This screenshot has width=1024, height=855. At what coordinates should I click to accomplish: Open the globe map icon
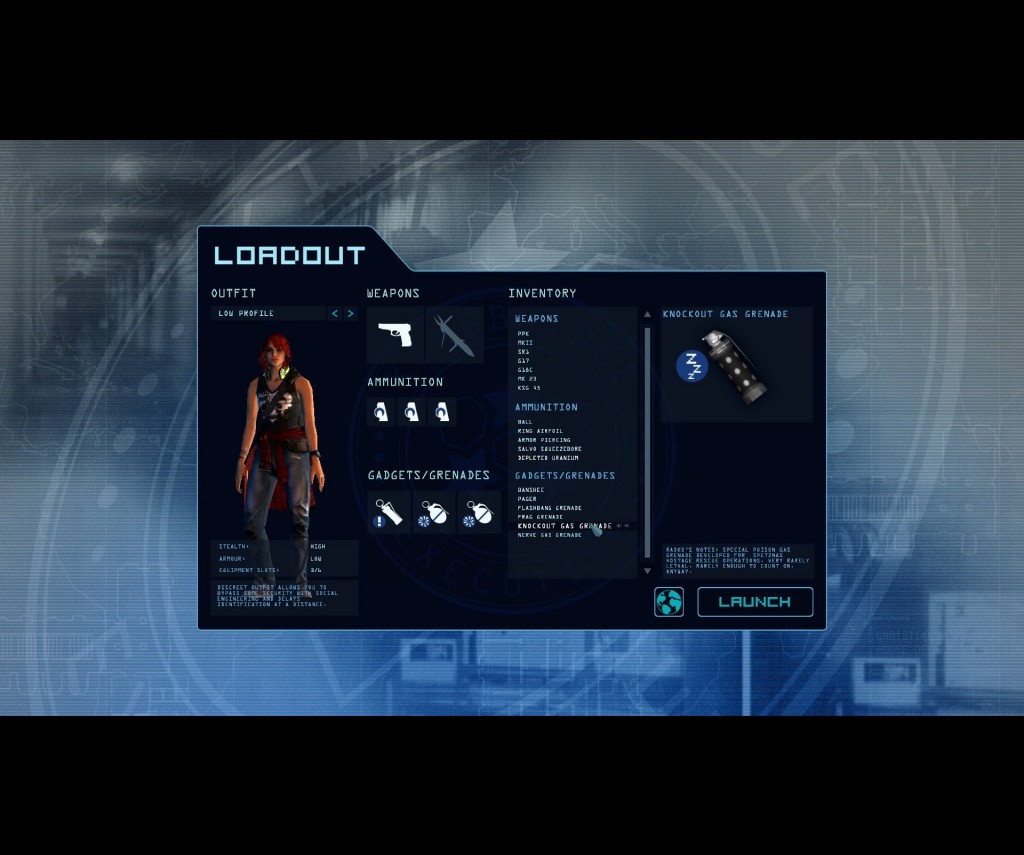pos(669,602)
